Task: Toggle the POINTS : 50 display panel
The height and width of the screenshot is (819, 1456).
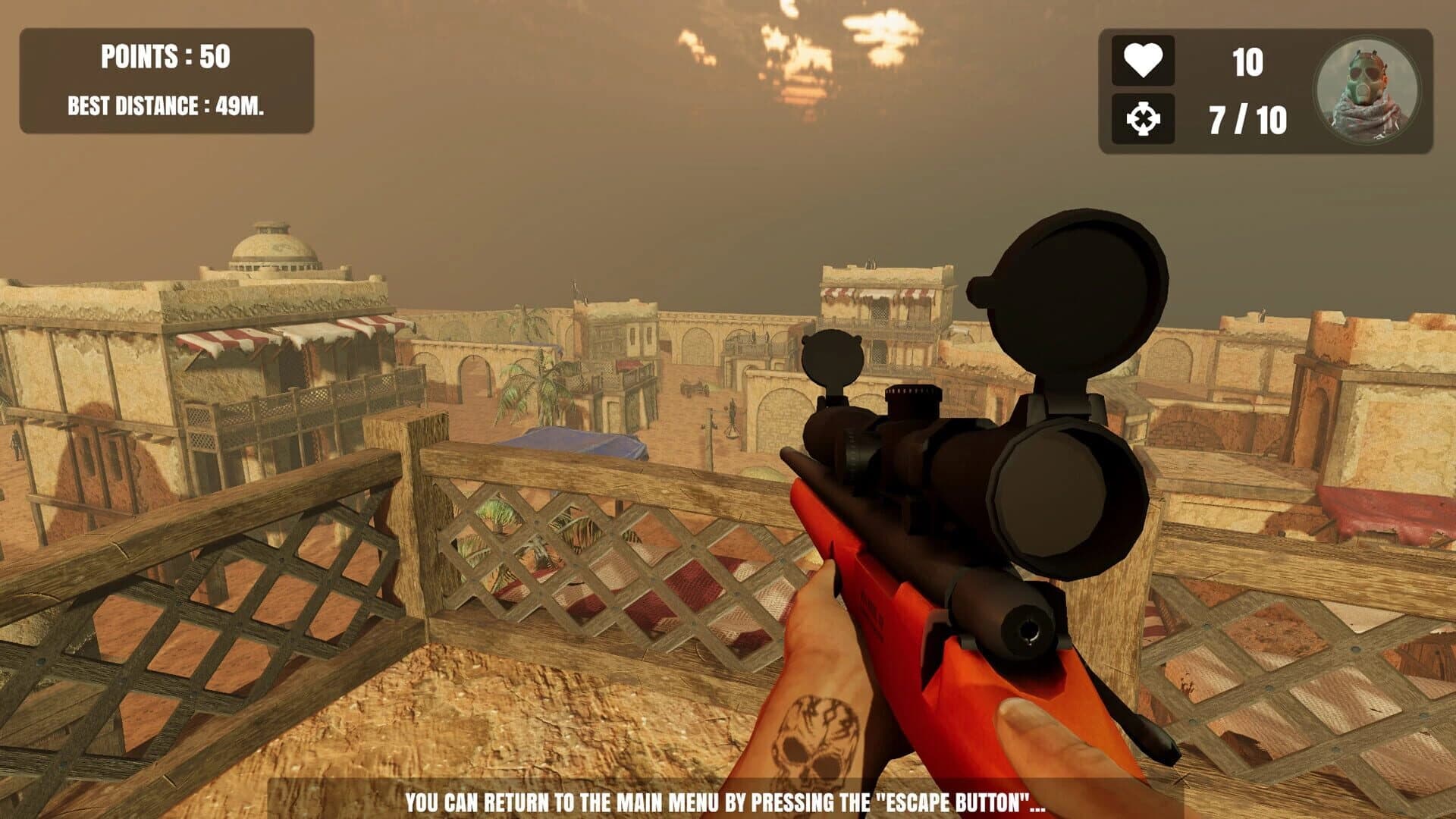Action: point(165,55)
